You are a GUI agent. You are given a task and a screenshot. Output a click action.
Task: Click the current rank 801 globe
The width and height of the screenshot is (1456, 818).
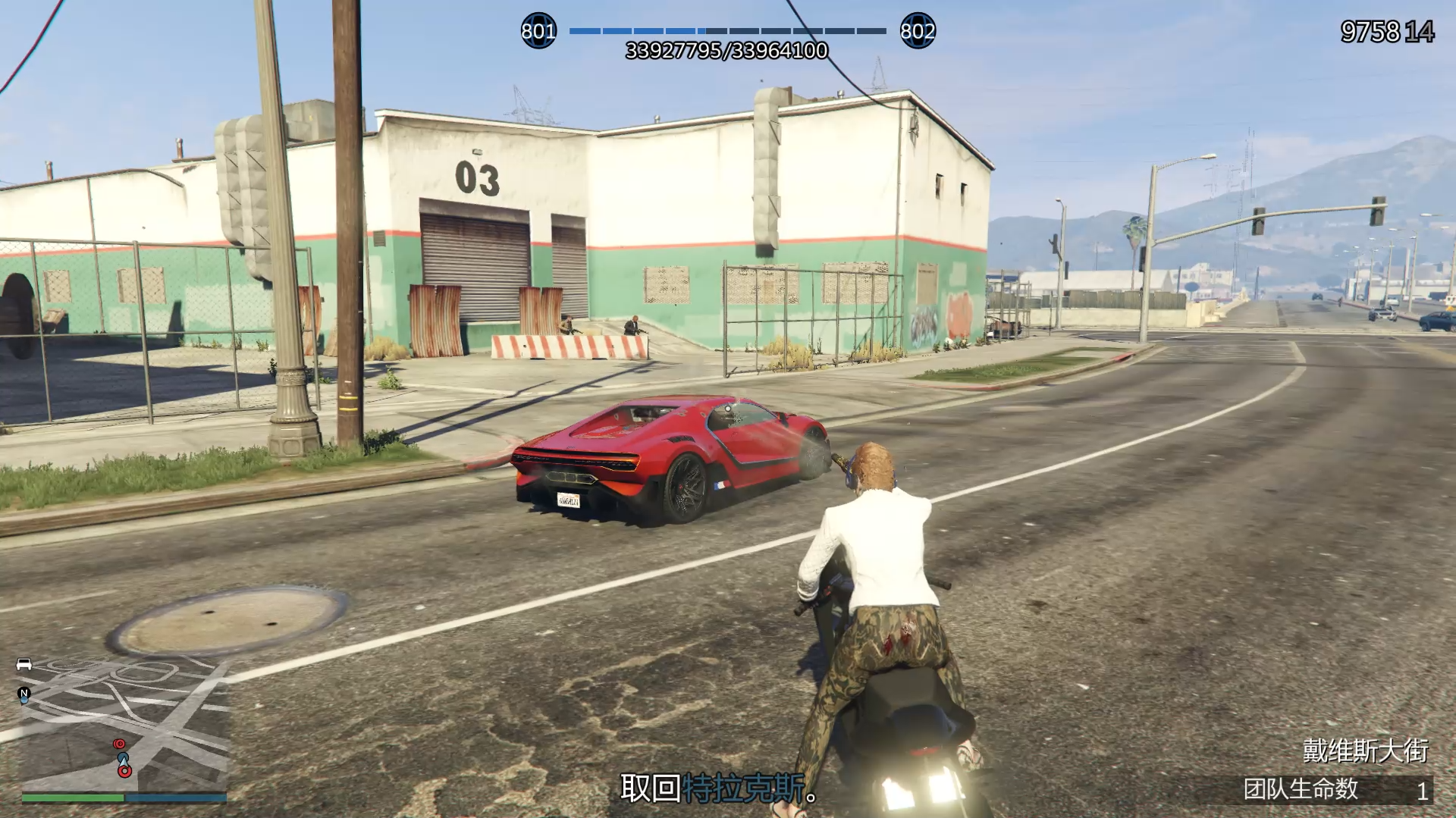click(538, 31)
